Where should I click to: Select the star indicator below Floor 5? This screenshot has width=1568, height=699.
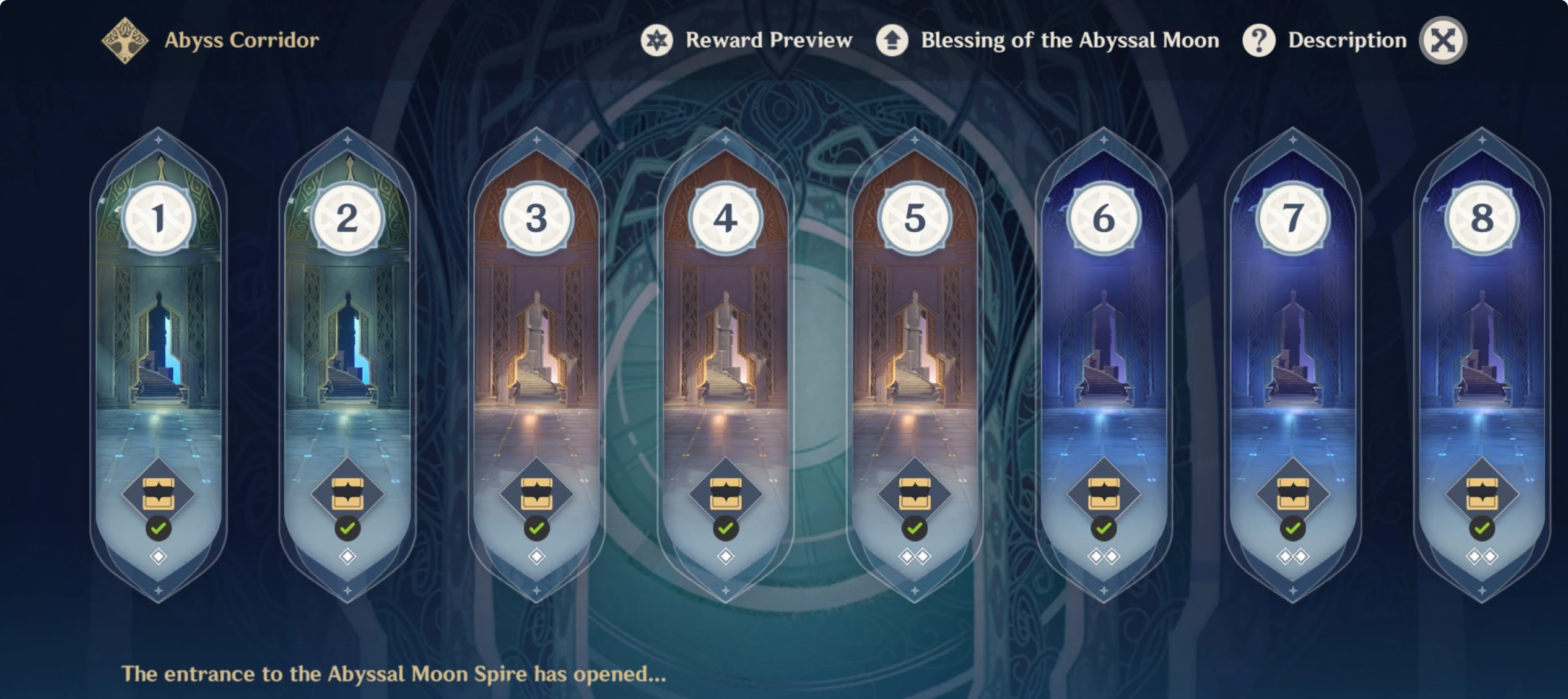pos(913,557)
